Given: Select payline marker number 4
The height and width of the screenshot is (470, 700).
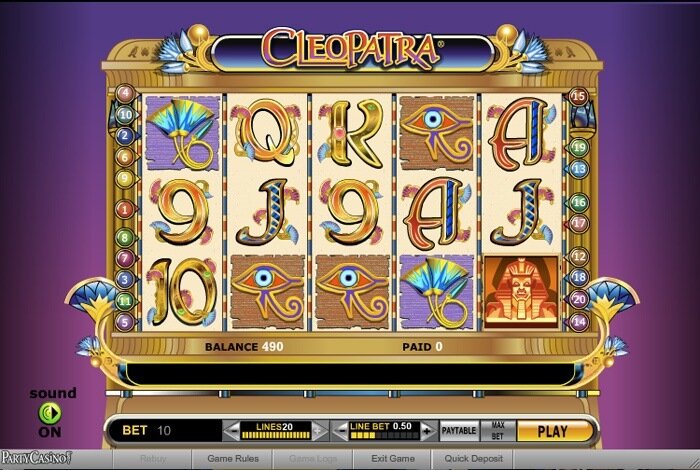Looking at the screenshot, I should click(125, 93).
